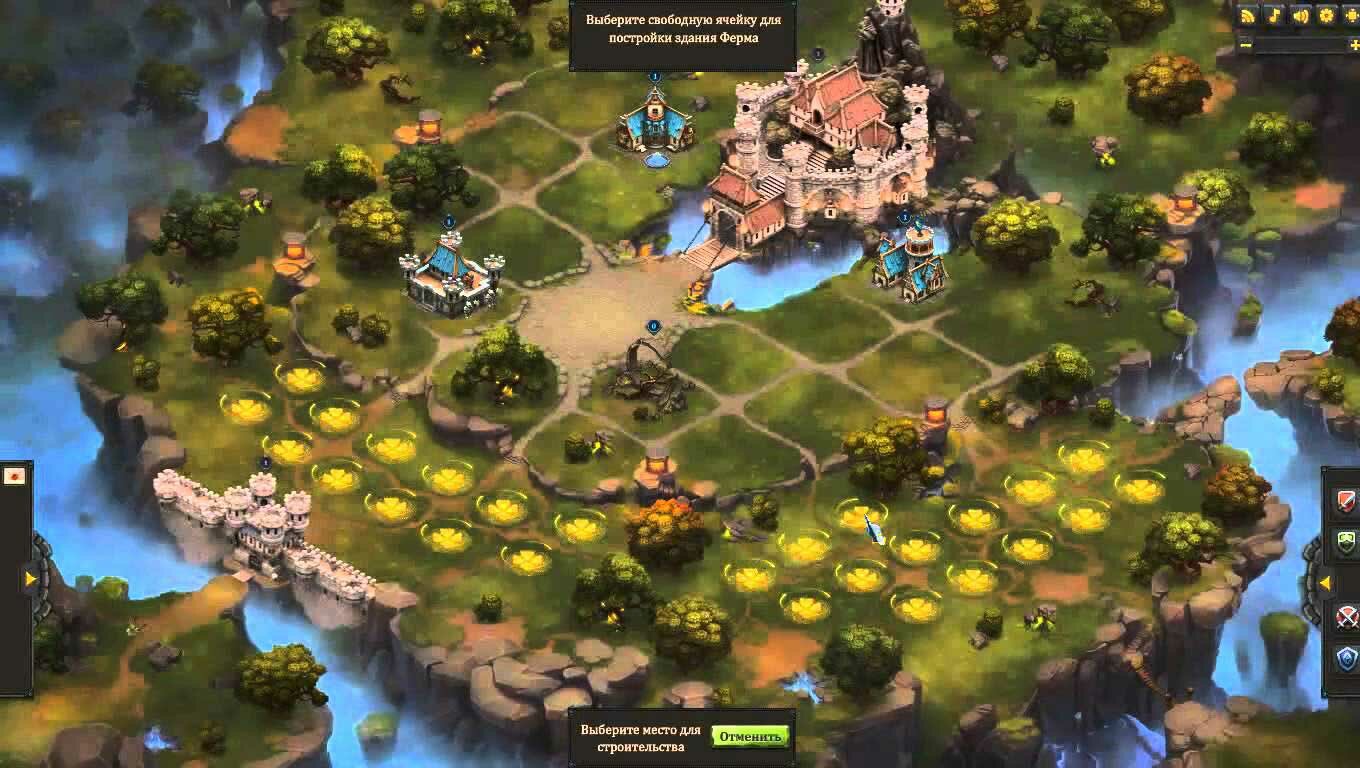Open the blue shield icon

coord(1346,658)
